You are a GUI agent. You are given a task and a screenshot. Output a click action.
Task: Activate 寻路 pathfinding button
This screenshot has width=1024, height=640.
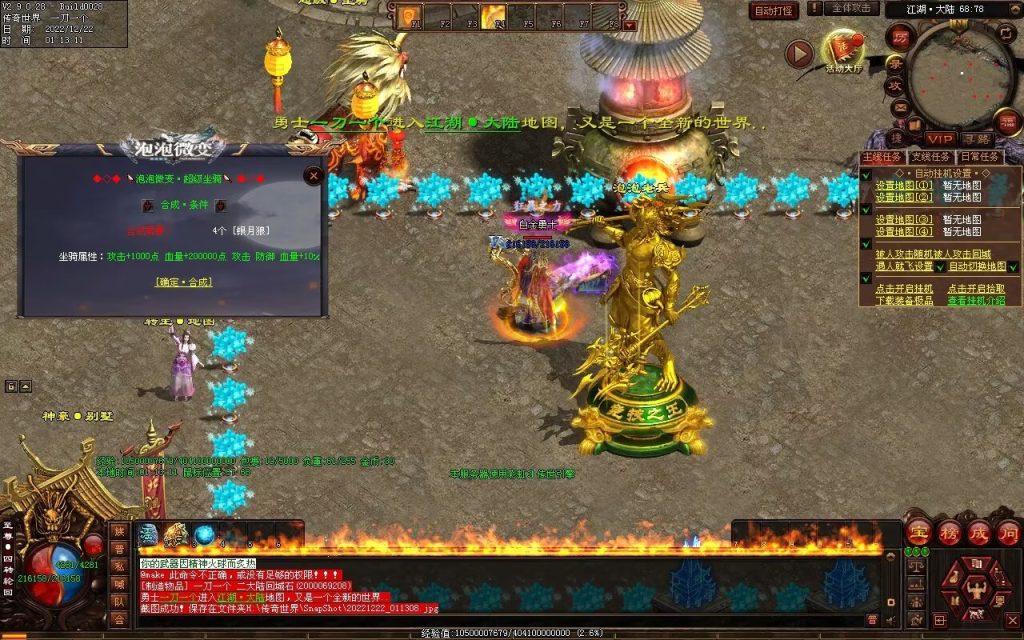tap(976, 138)
